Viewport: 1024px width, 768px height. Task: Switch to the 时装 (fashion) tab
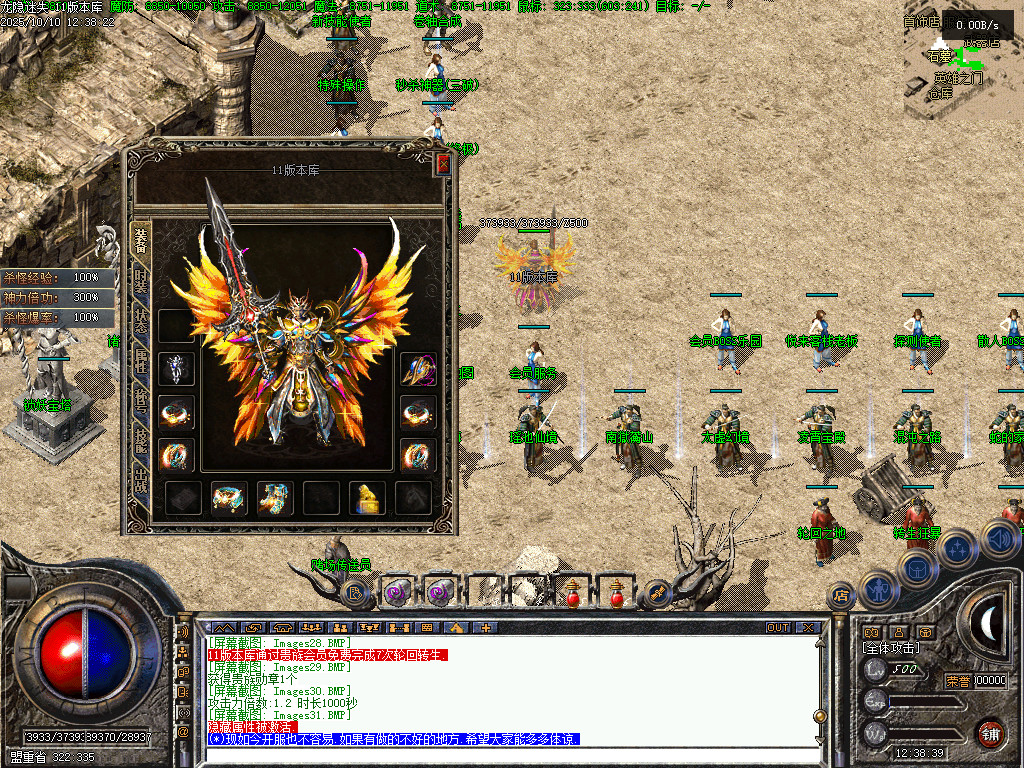(x=141, y=279)
